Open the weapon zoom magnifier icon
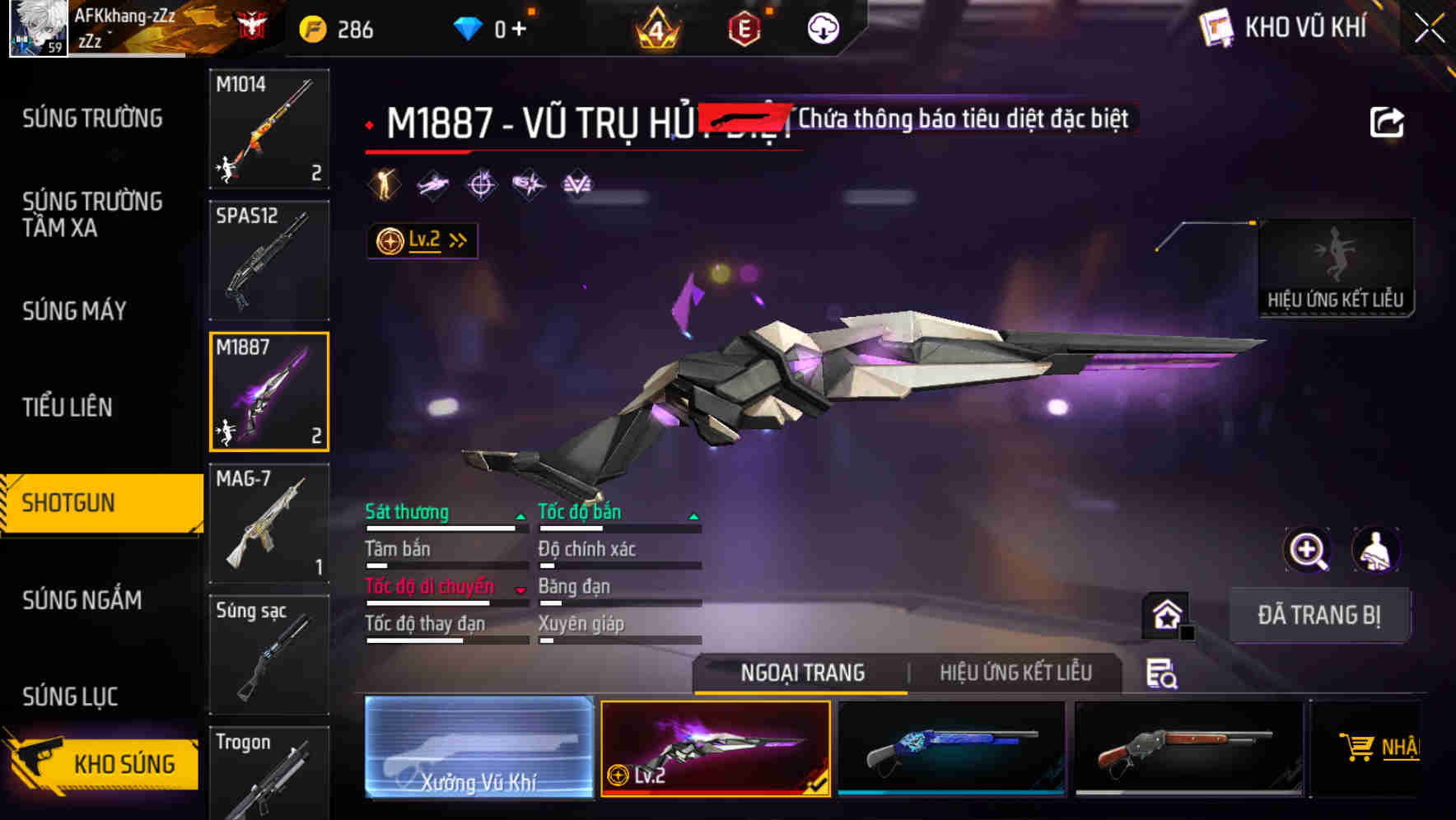The width and height of the screenshot is (1456, 820). 1307,550
